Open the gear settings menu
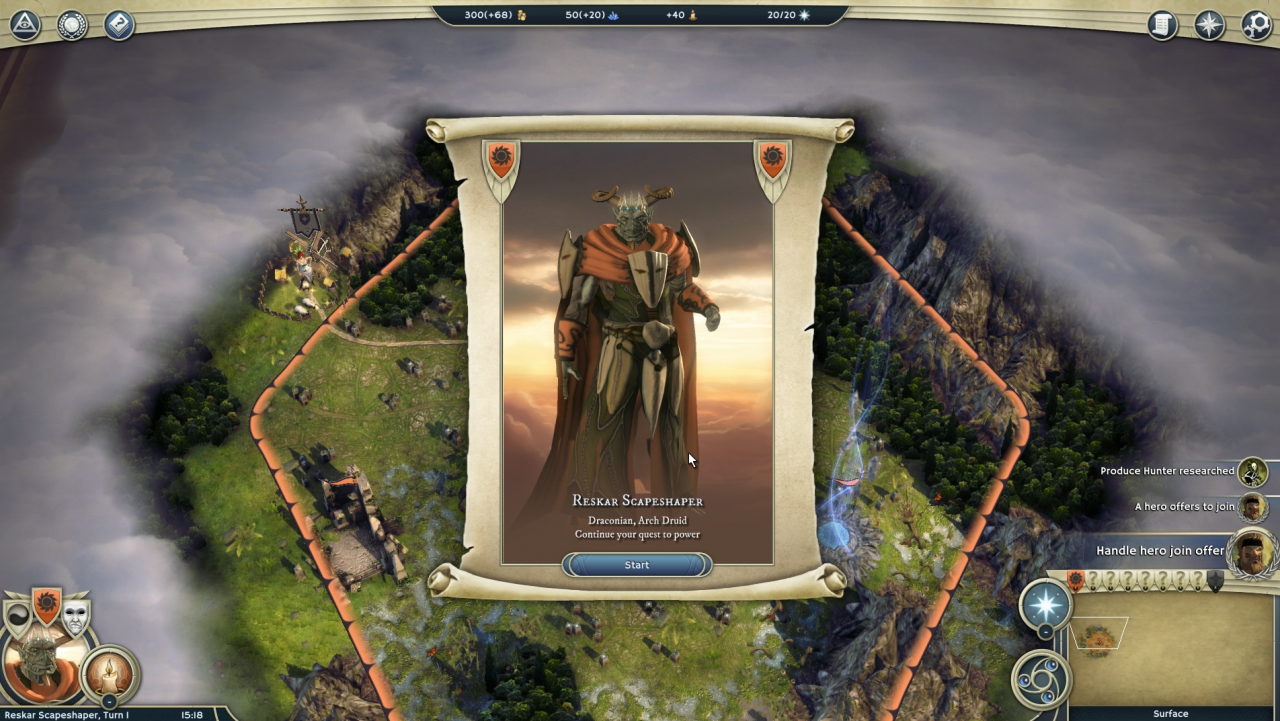1280x721 pixels. click(x=1256, y=25)
